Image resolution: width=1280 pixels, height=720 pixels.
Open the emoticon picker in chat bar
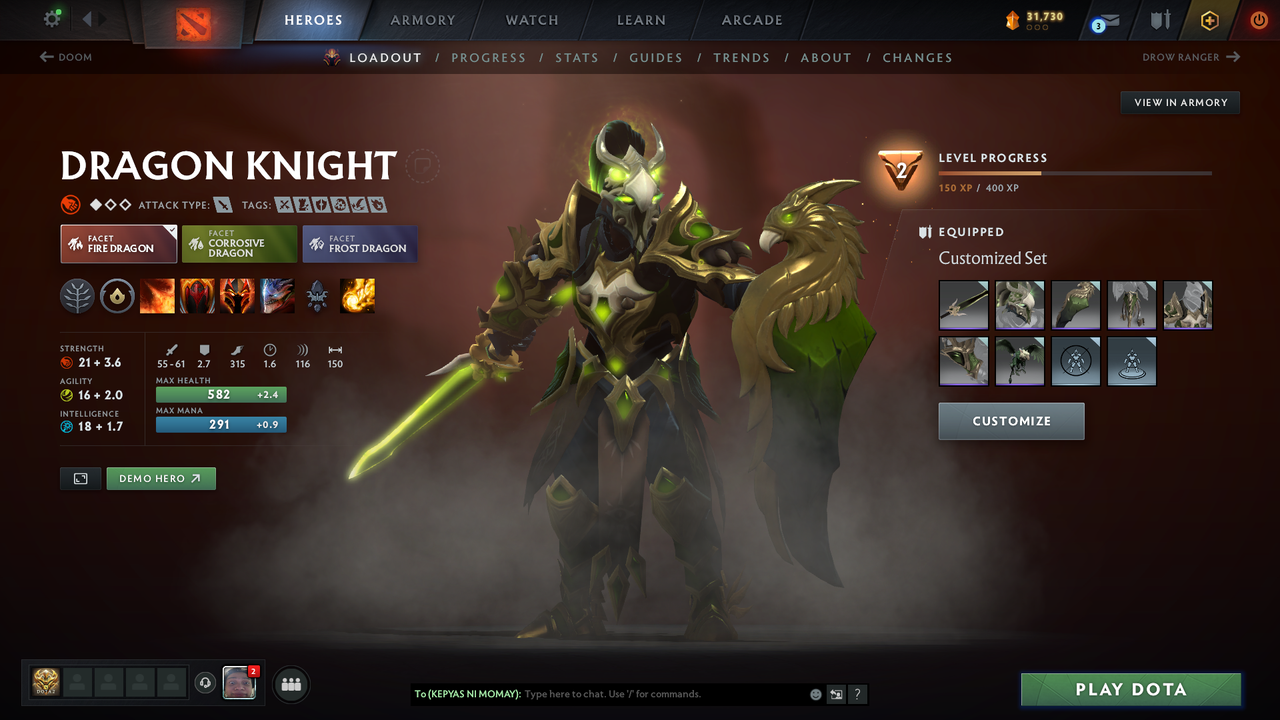tap(814, 694)
